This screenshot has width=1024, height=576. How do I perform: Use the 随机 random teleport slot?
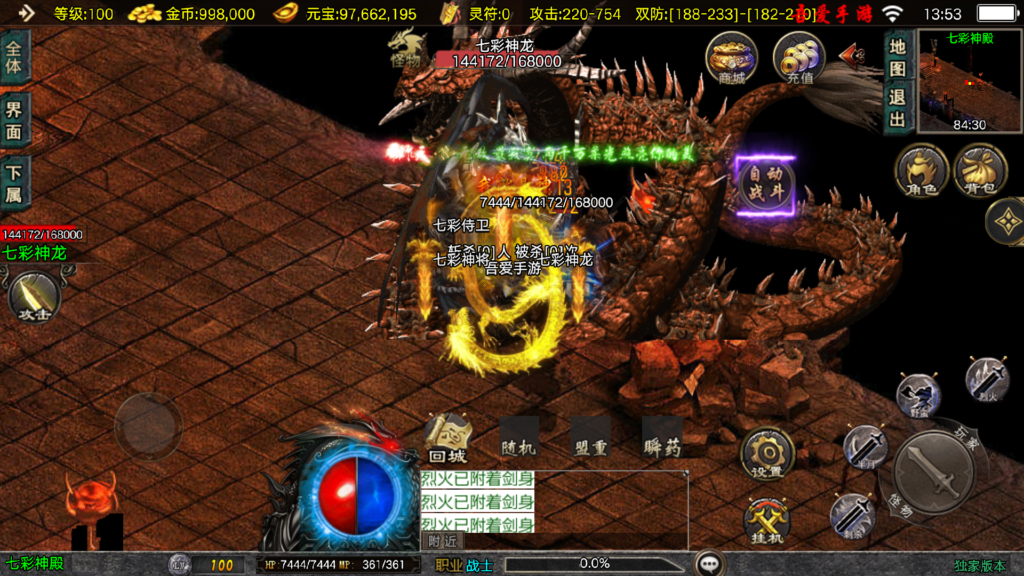(x=519, y=436)
